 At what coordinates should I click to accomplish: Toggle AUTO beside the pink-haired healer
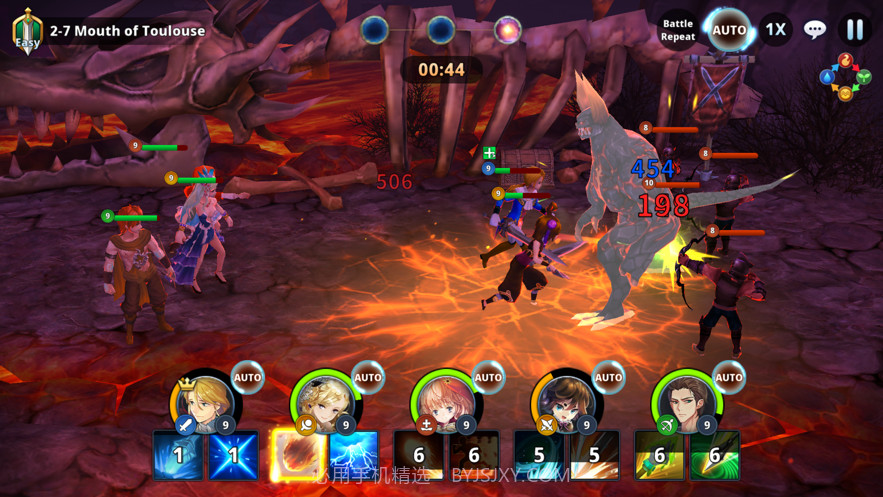[x=488, y=377]
